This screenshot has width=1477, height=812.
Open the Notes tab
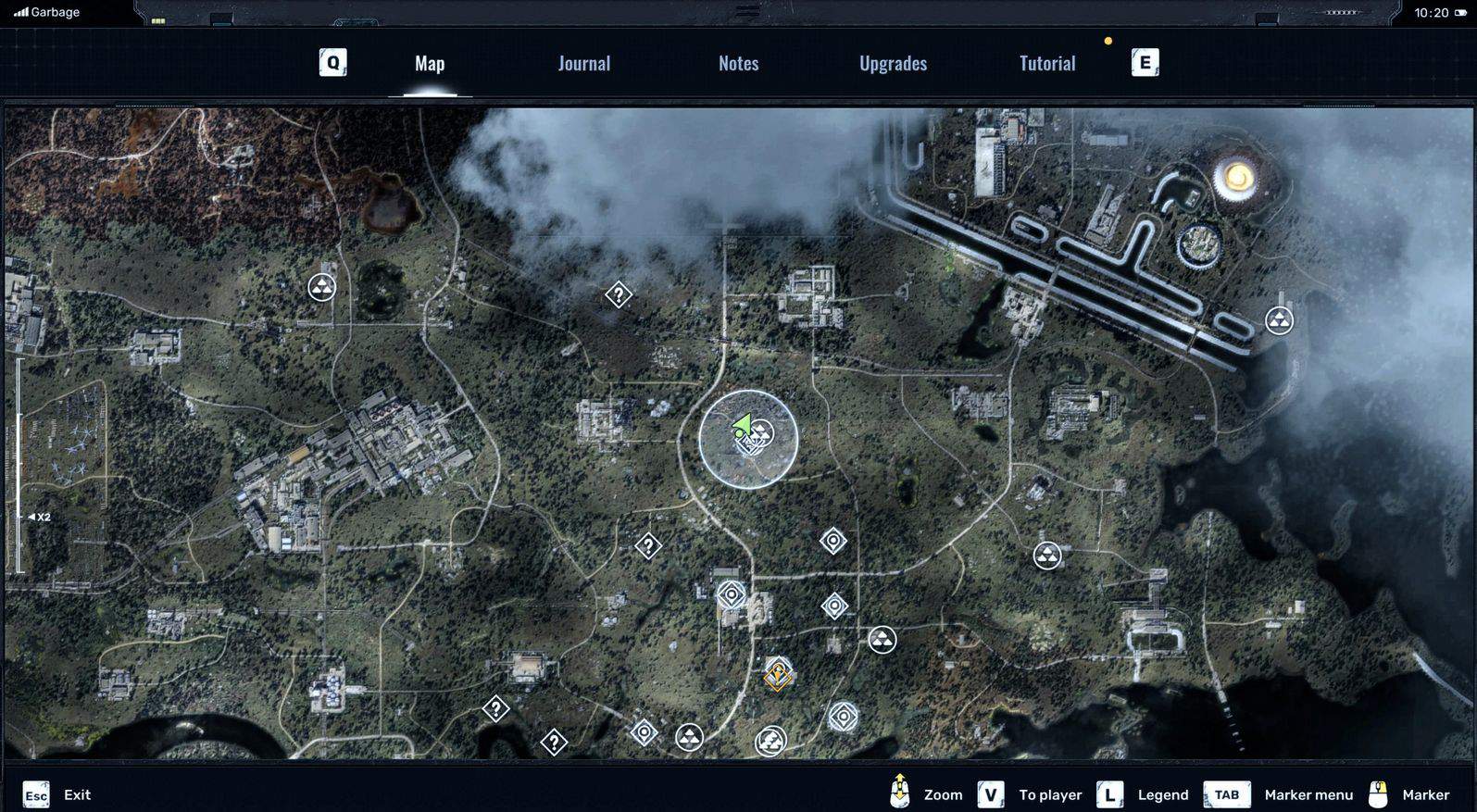coord(738,63)
